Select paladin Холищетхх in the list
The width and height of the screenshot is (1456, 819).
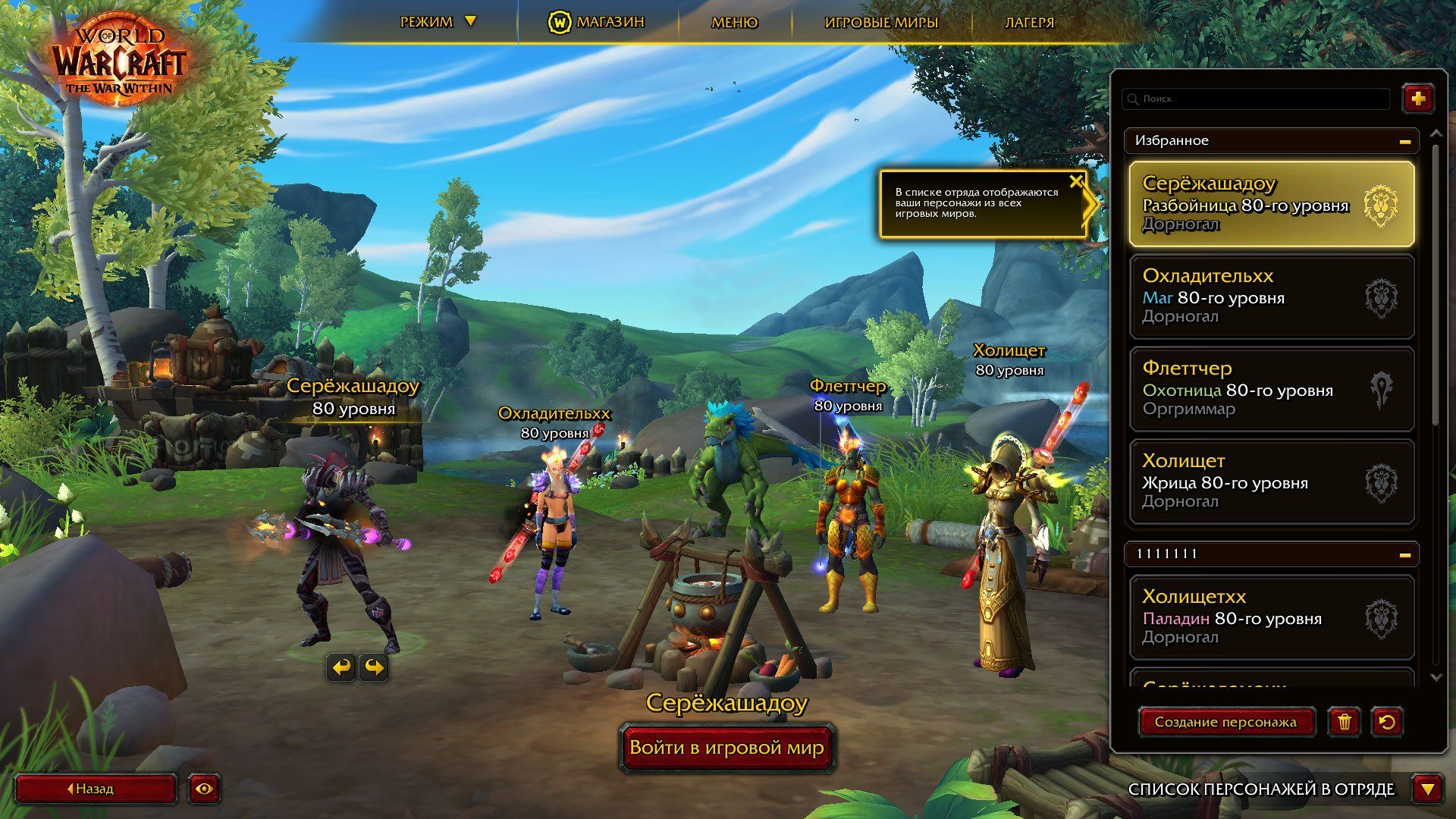[x=1272, y=617]
